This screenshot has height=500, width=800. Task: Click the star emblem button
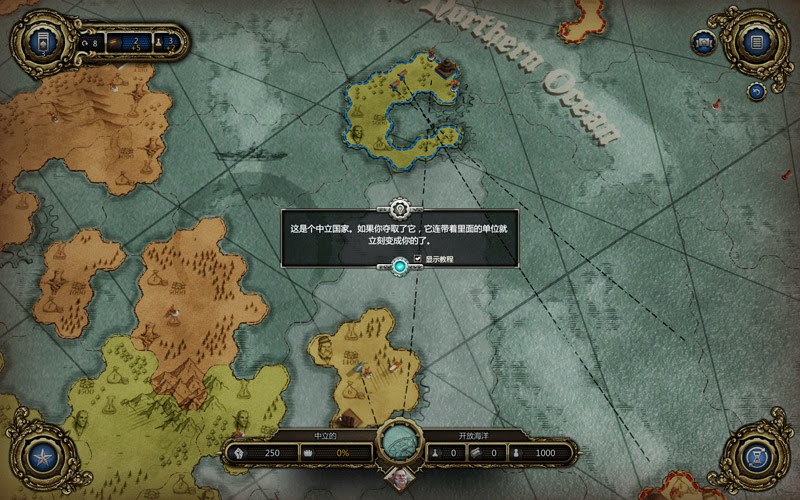43,458
